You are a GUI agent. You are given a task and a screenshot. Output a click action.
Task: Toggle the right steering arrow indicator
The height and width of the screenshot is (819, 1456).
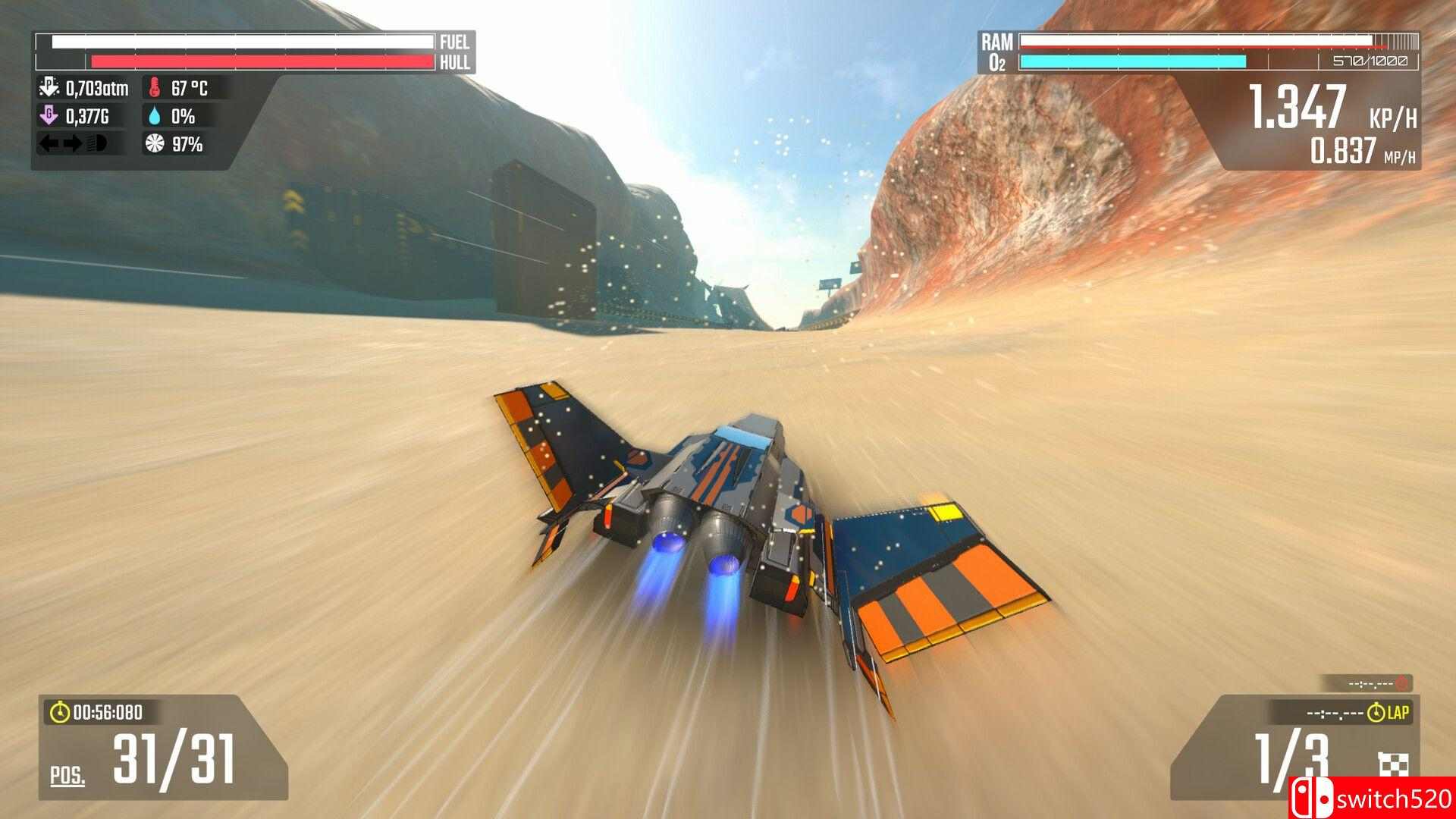coord(74,143)
